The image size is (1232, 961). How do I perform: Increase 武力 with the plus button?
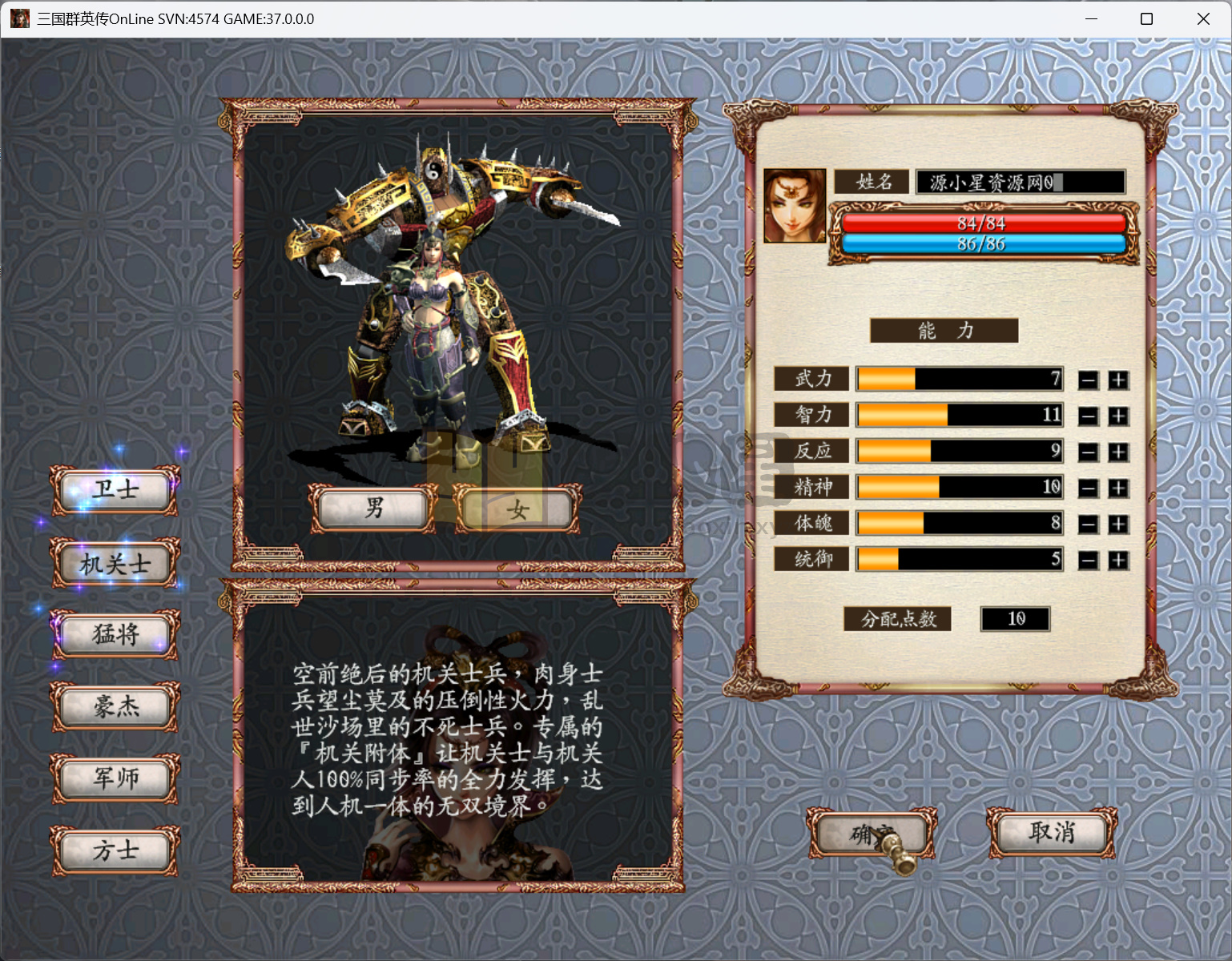coord(1118,379)
